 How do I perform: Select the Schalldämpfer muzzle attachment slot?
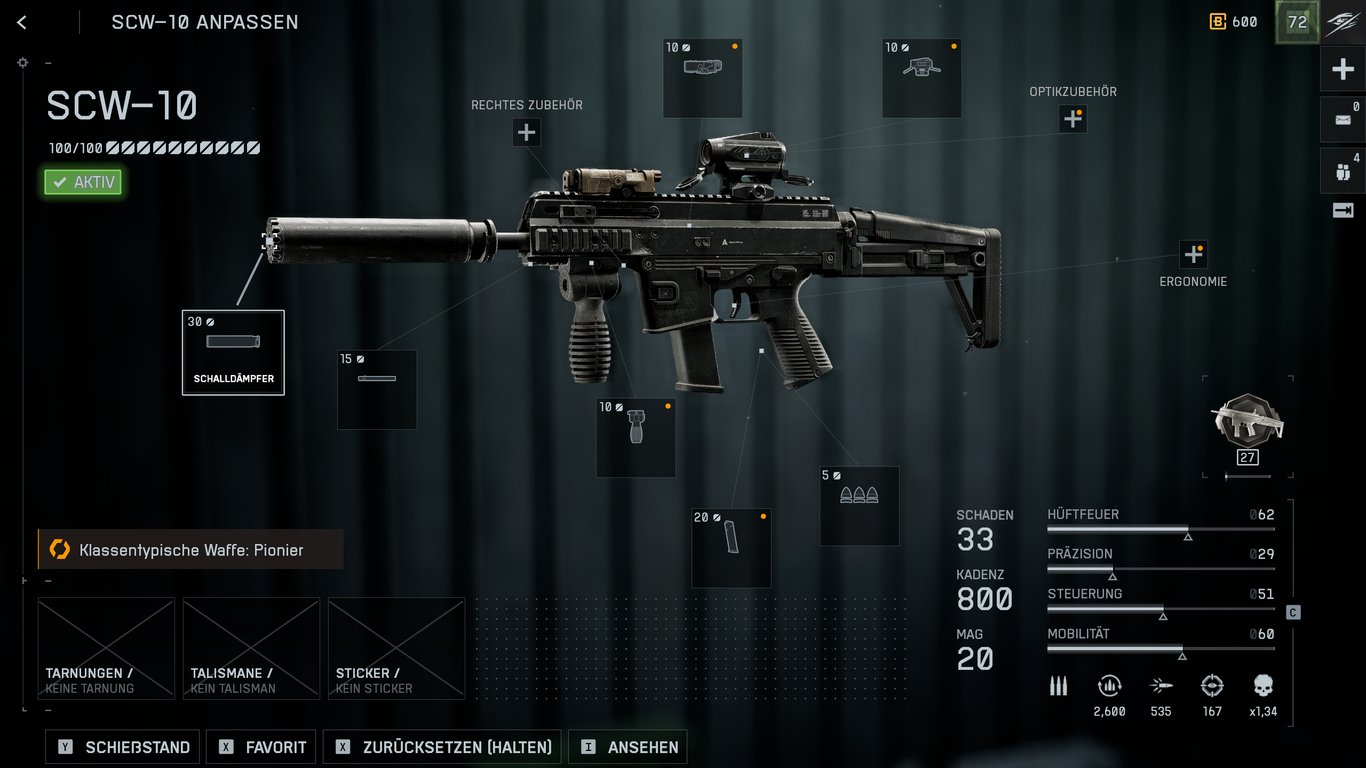click(233, 352)
